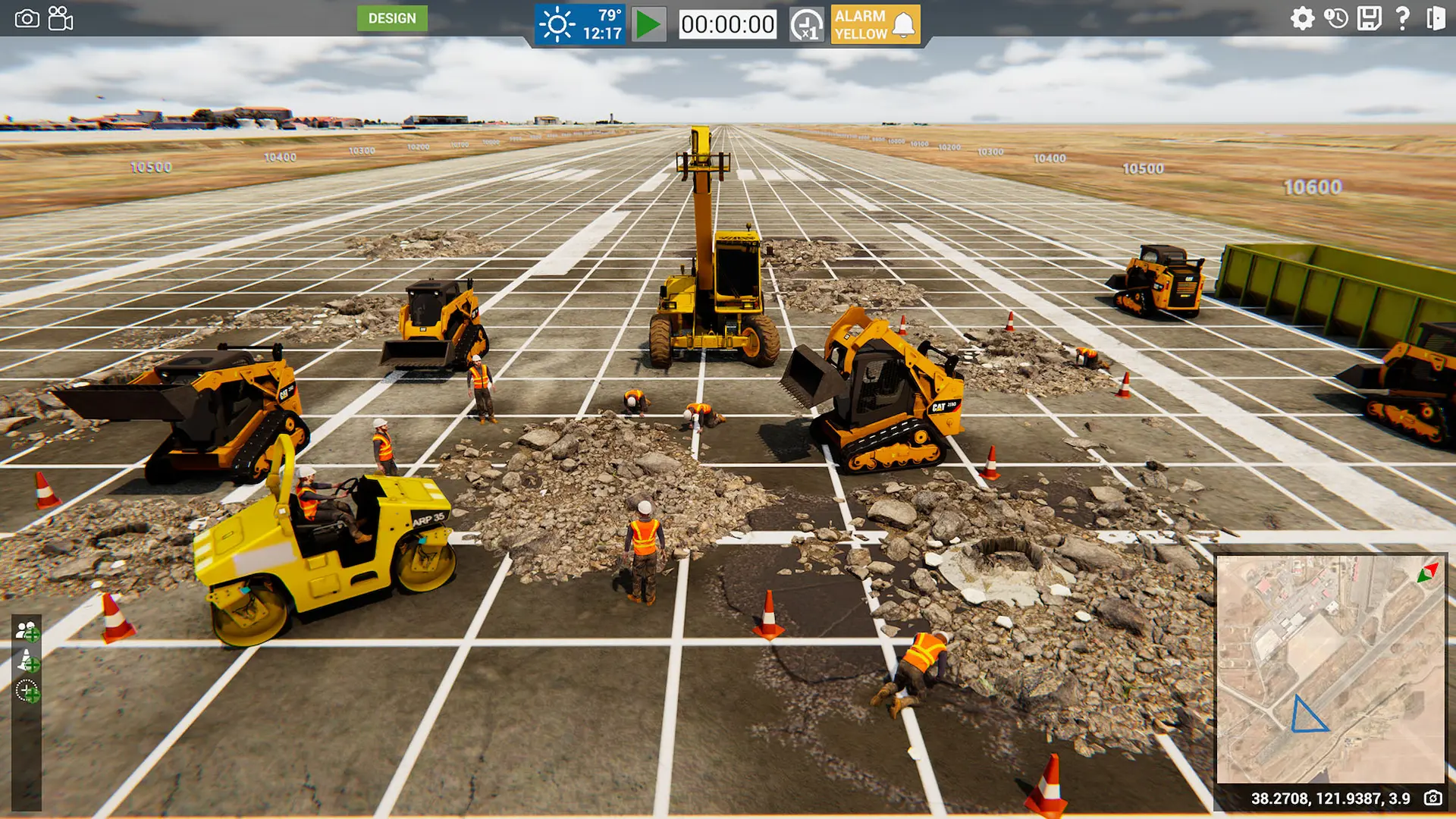The image size is (1456, 819).
Task: Take a screenshot with the camera icon
Action: pos(27,18)
